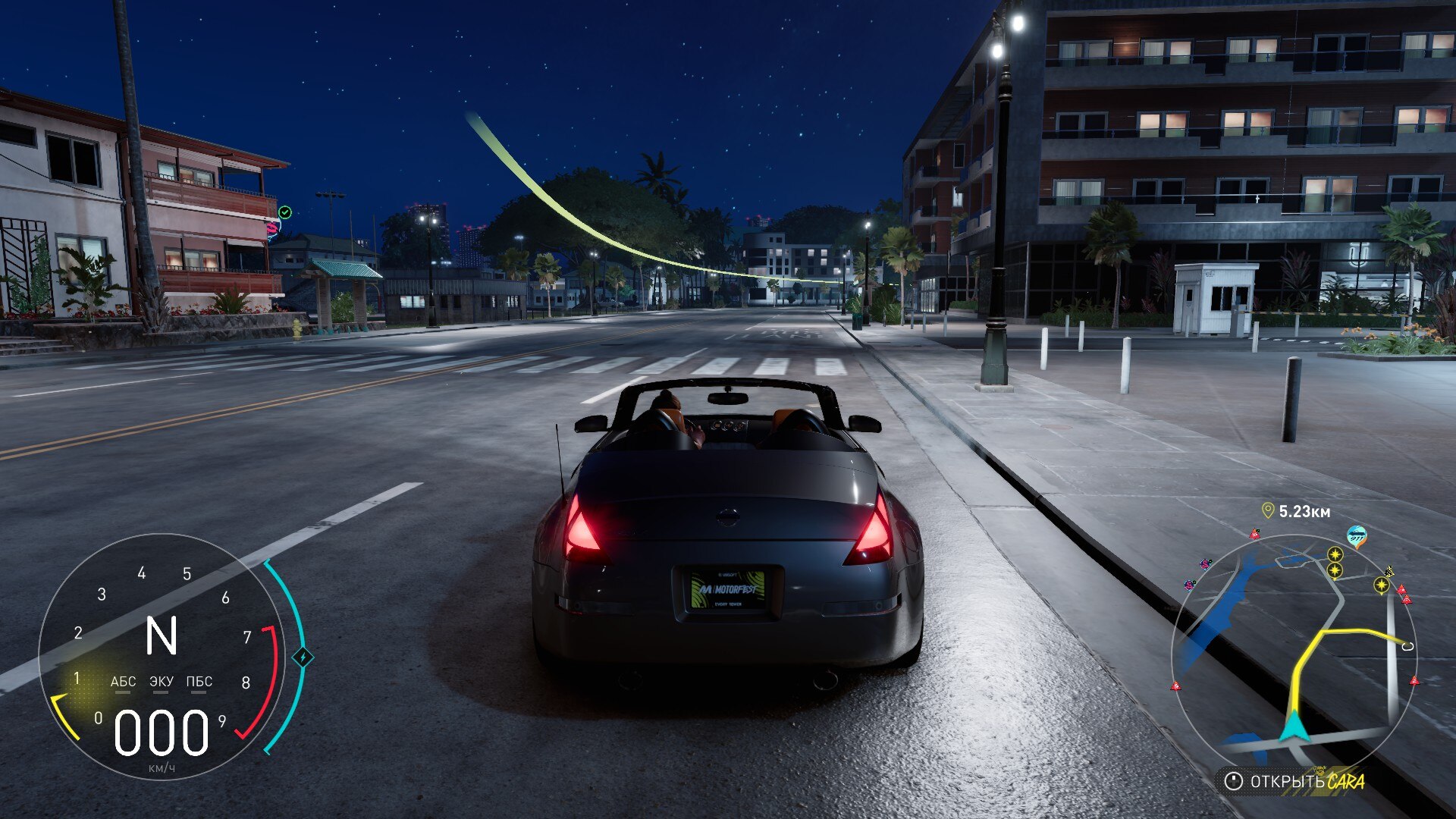Click the green checkmark objective marker
This screenshot has width=1456, height=819.
tap(285, 212)
